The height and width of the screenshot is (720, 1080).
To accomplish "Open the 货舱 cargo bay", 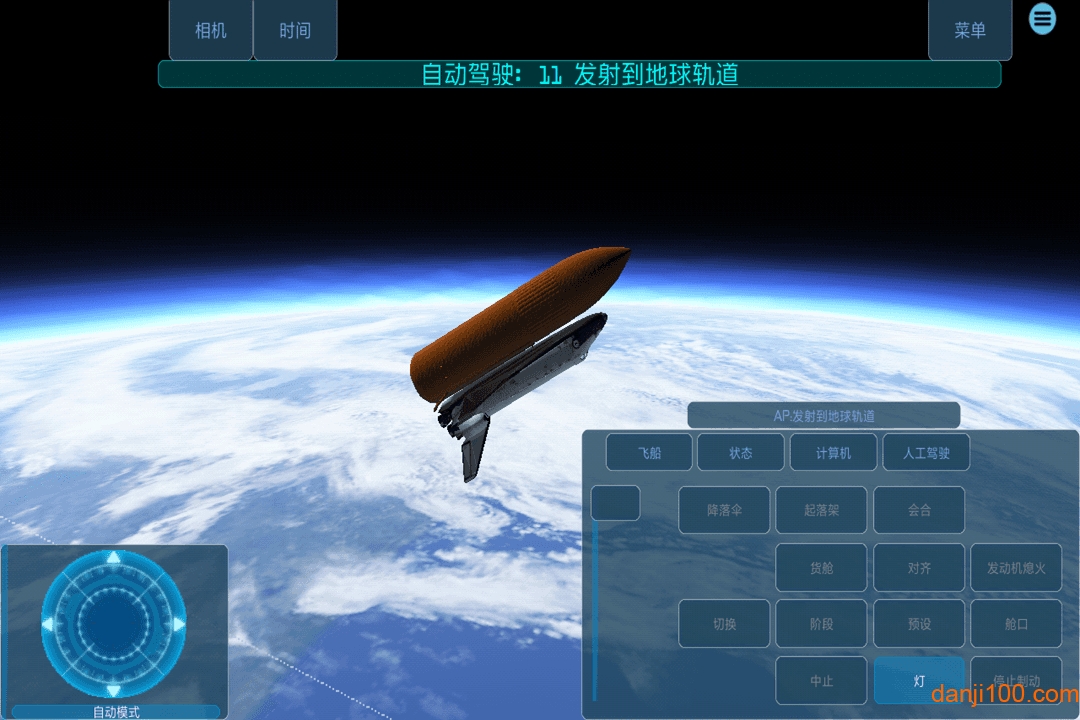I will tap(821, 568).
